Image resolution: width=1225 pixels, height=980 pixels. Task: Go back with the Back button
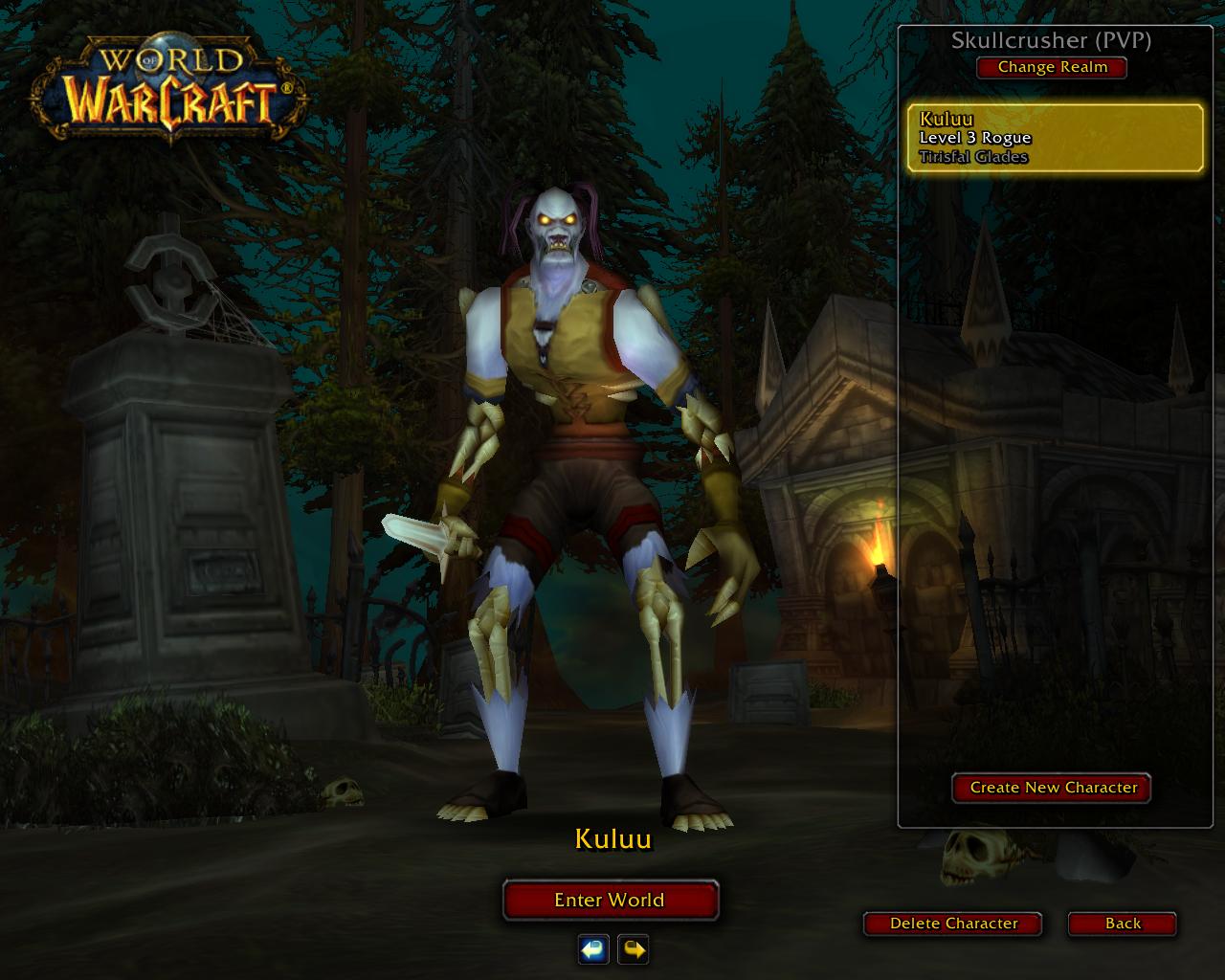[x=1123, y=924]
